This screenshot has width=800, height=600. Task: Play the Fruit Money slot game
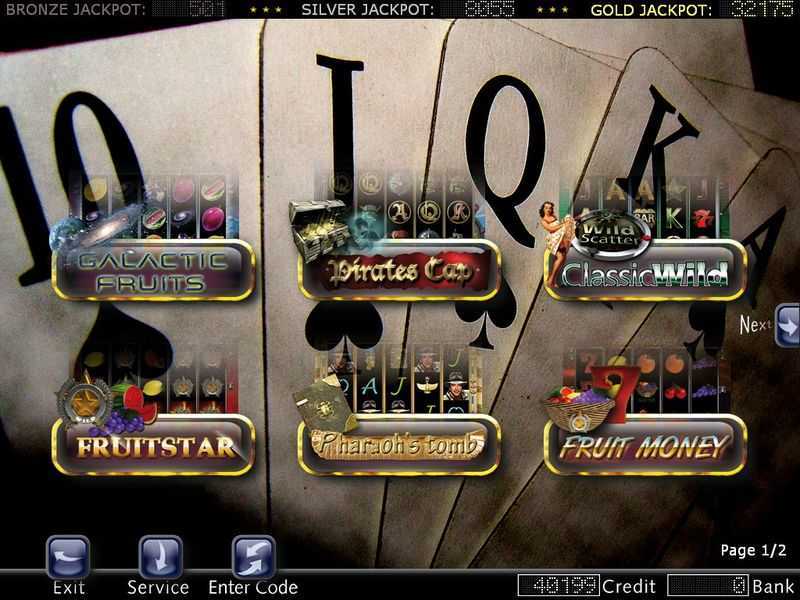coord(645,445)
